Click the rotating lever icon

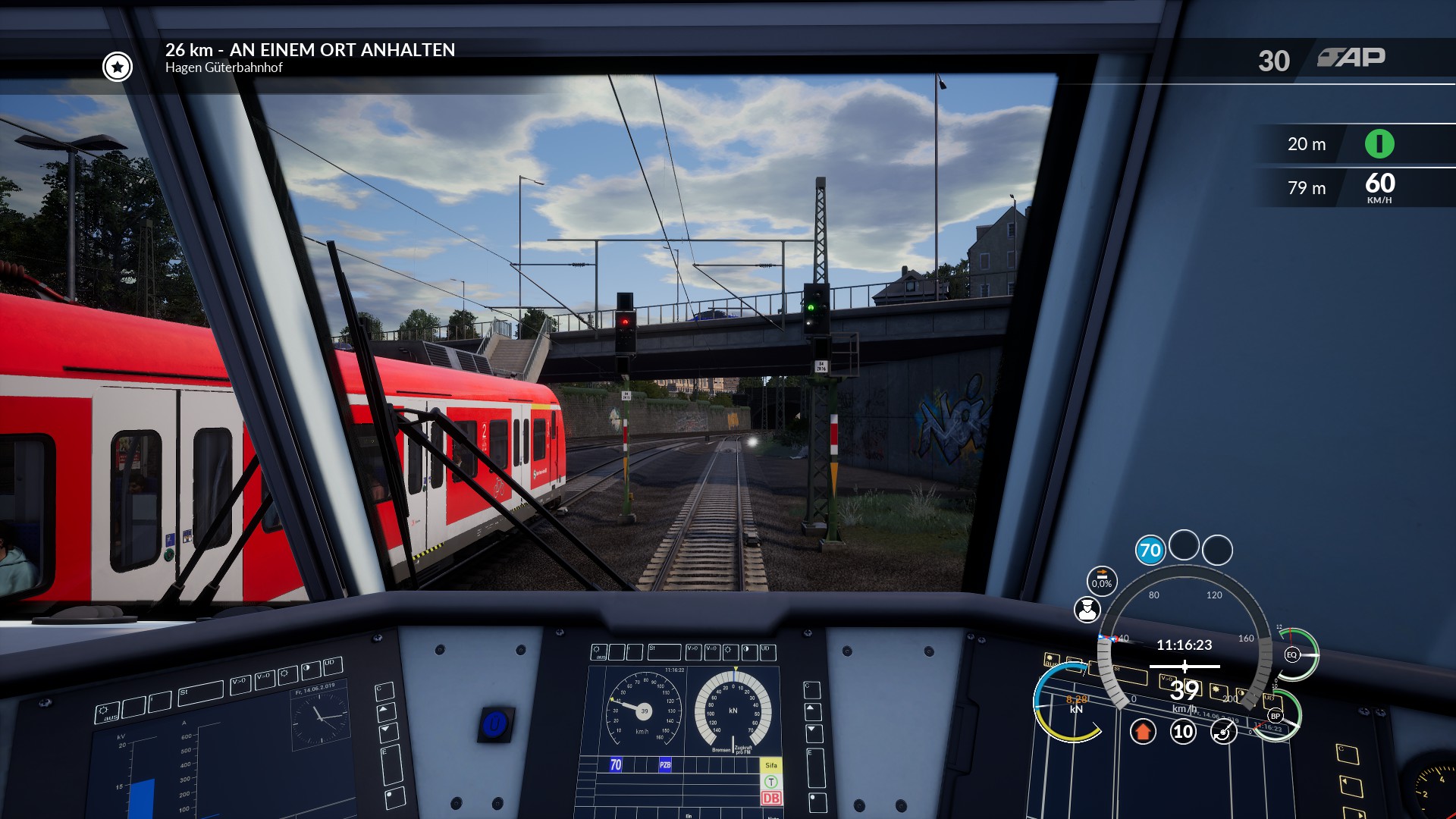click(1223, 732)
